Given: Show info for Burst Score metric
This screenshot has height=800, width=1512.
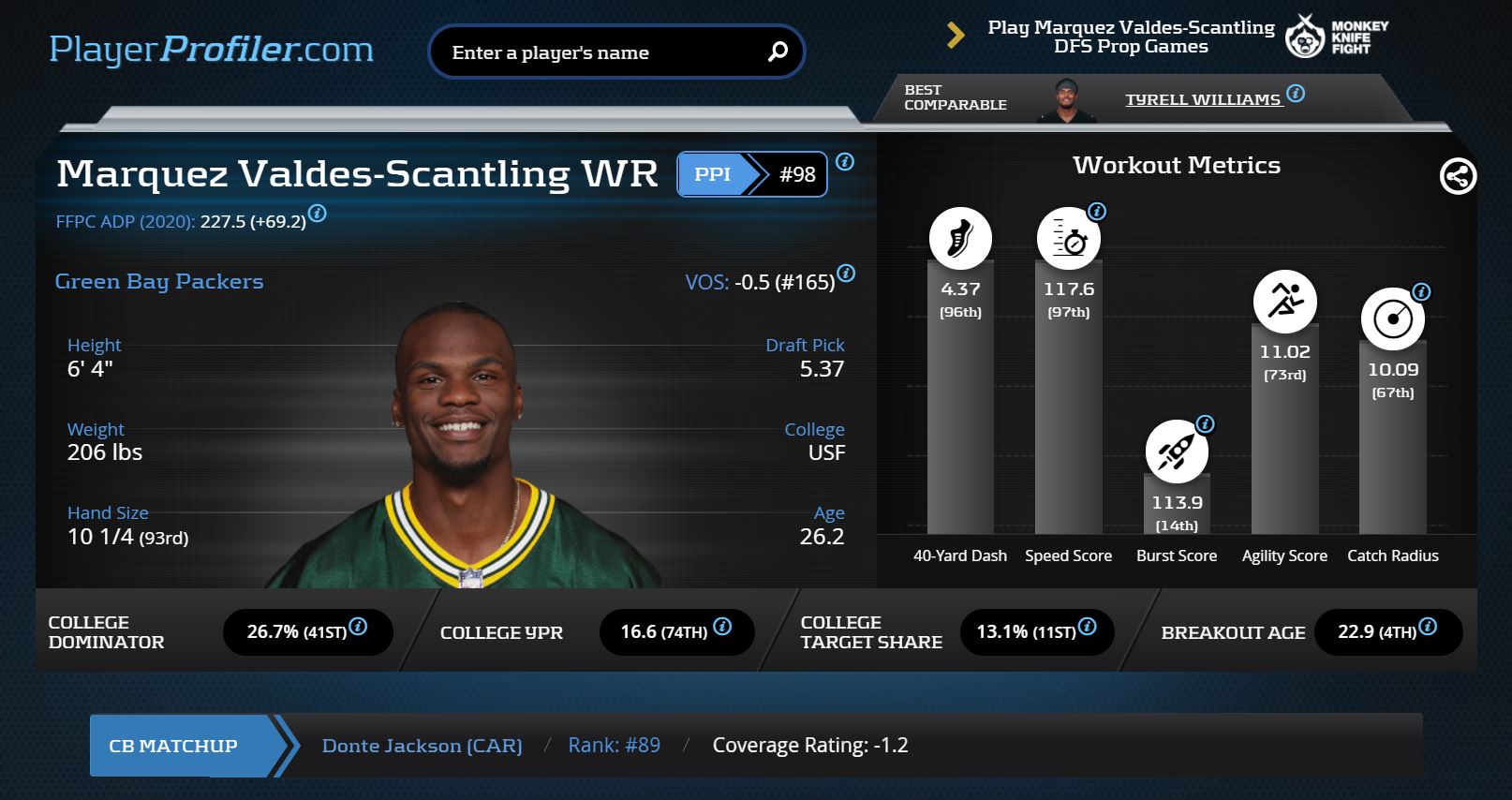Looking at the screenshot, I should pyautogui.click(x=1206, y=424).
